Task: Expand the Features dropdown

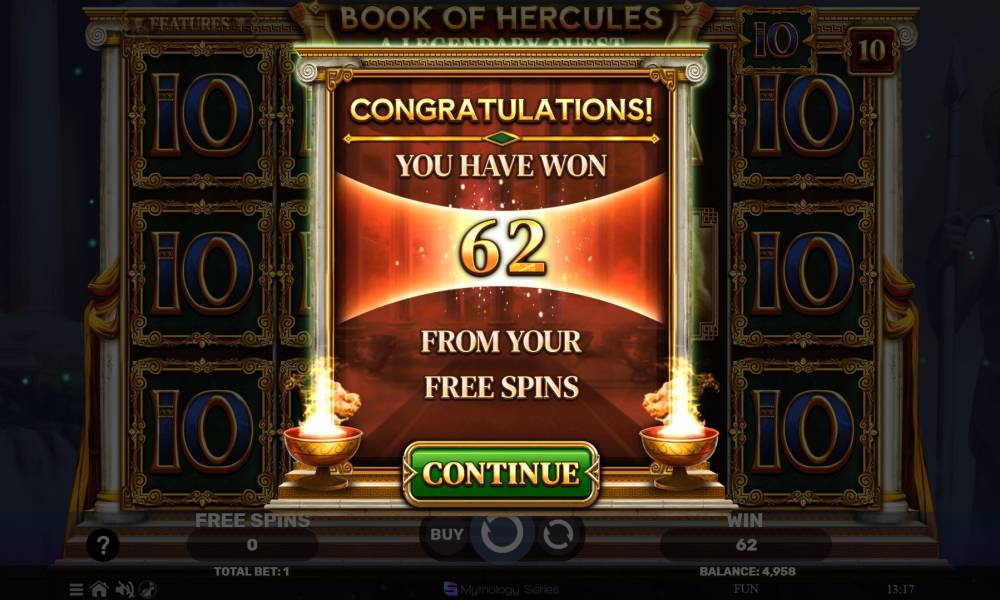Action: 183,23
